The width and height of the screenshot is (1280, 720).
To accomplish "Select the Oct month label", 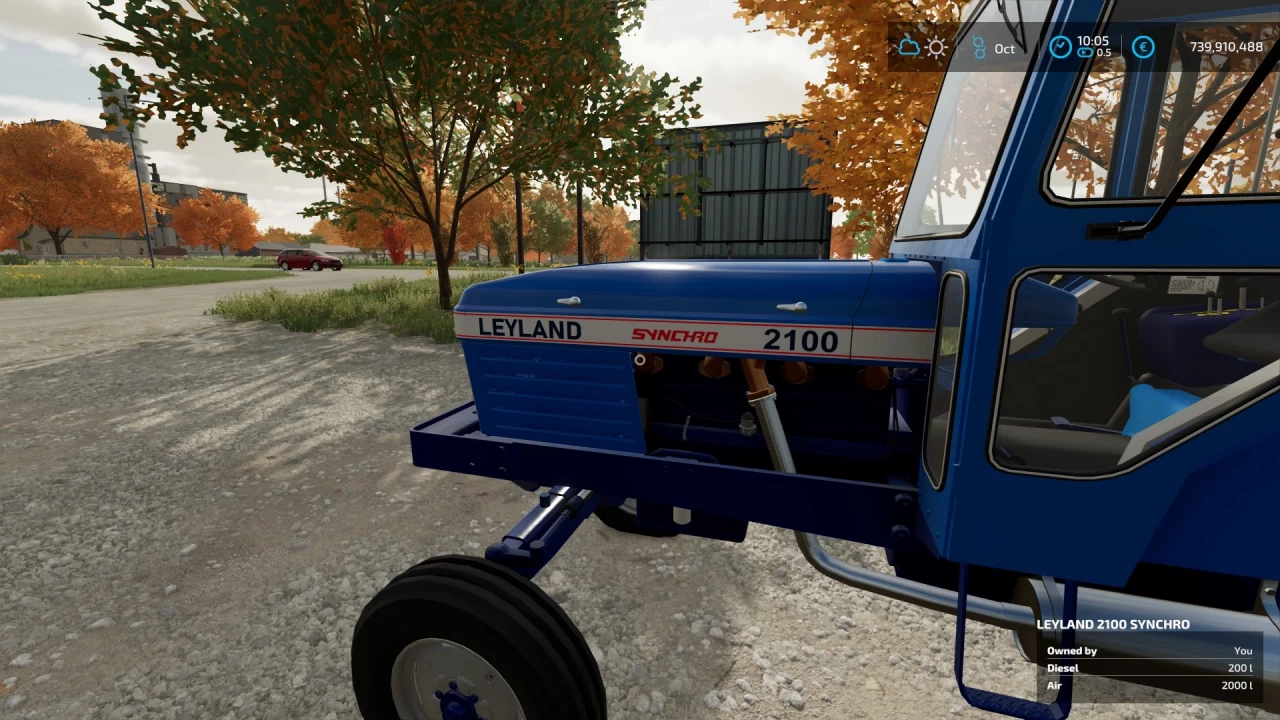I will [1004, 48].
